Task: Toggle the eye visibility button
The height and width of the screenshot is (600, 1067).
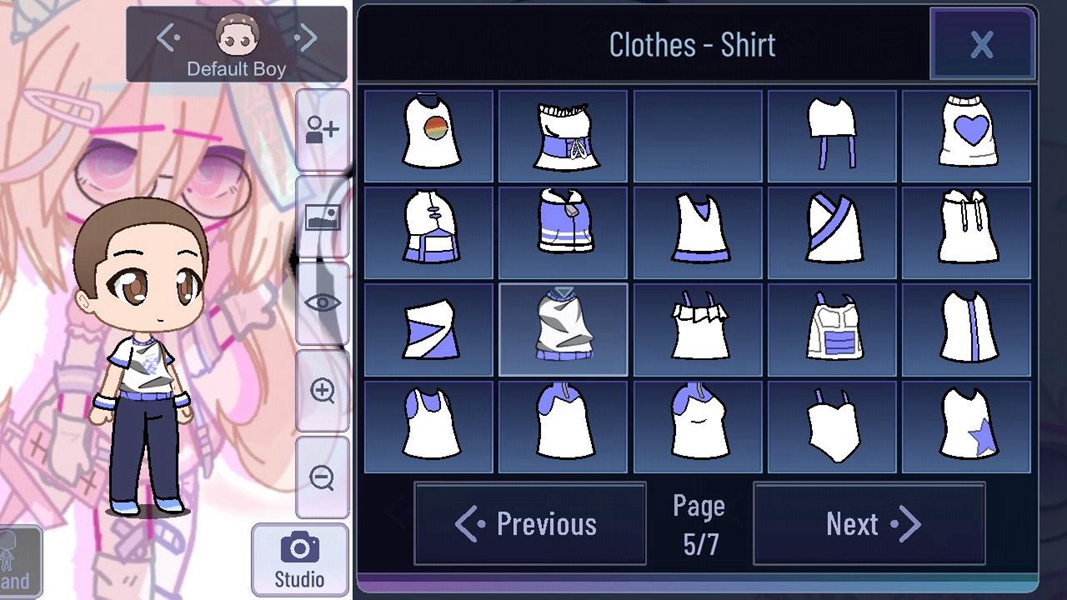Action: point(322,304)
